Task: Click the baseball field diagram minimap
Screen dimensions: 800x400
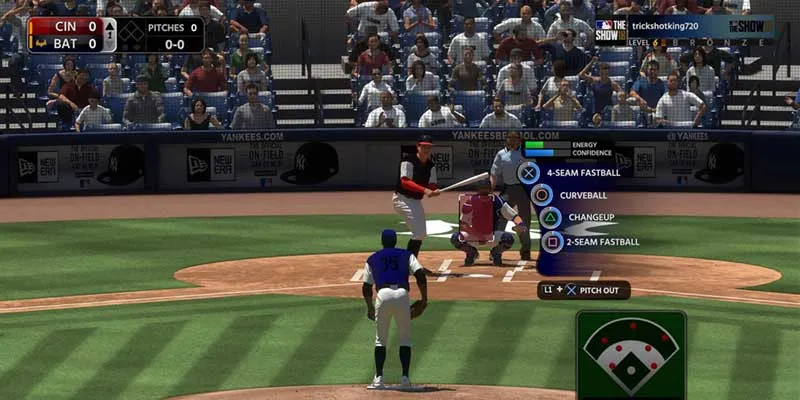Action: (631, 353)
